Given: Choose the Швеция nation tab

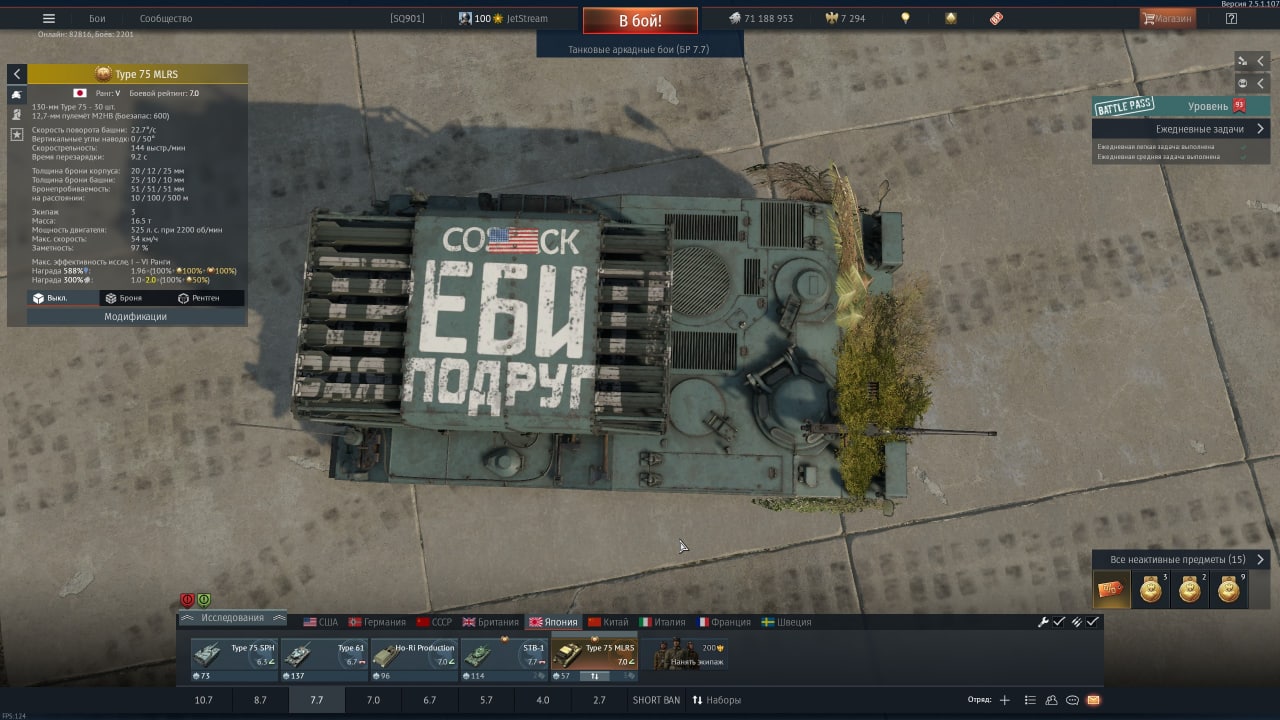Looking at the screenshot, I should coord(786,622).
